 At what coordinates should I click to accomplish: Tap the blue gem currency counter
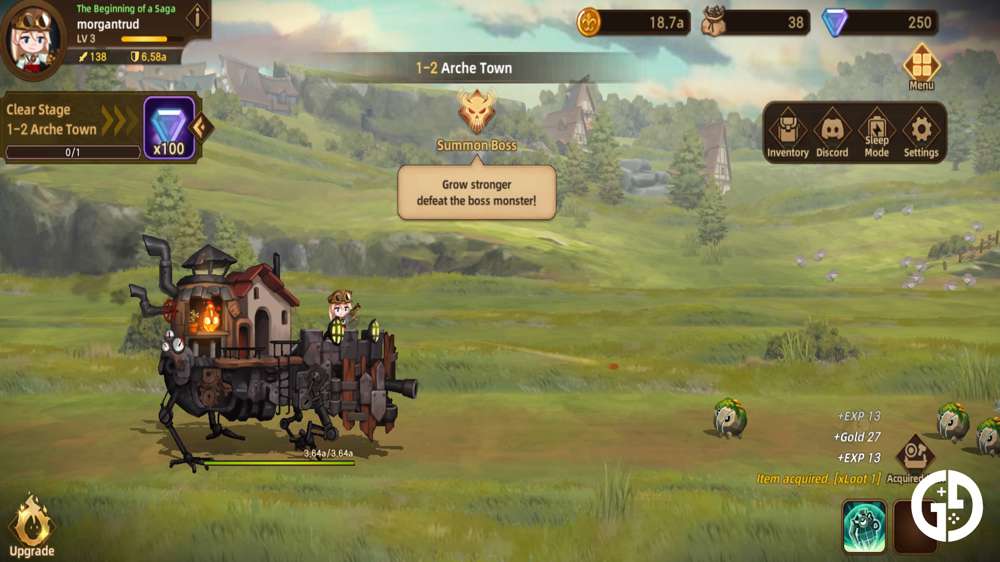(x=879, y=22)
